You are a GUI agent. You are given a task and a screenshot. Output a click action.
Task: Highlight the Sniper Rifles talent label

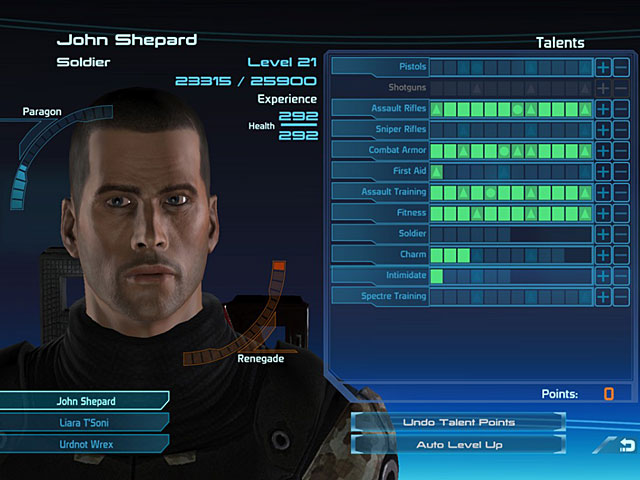click(x=380, y=130)
